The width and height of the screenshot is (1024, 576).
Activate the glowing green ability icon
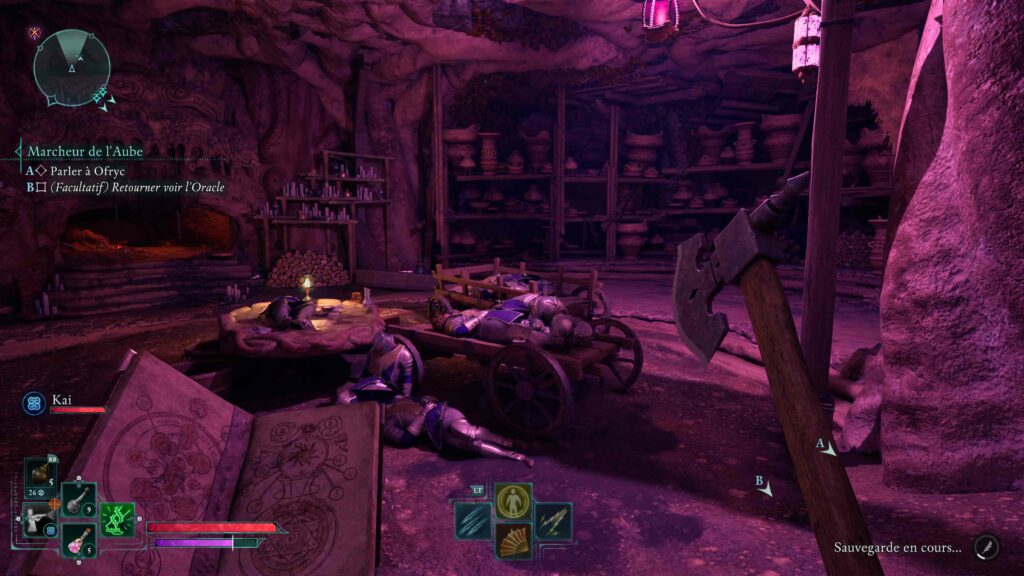click(118, 520)
